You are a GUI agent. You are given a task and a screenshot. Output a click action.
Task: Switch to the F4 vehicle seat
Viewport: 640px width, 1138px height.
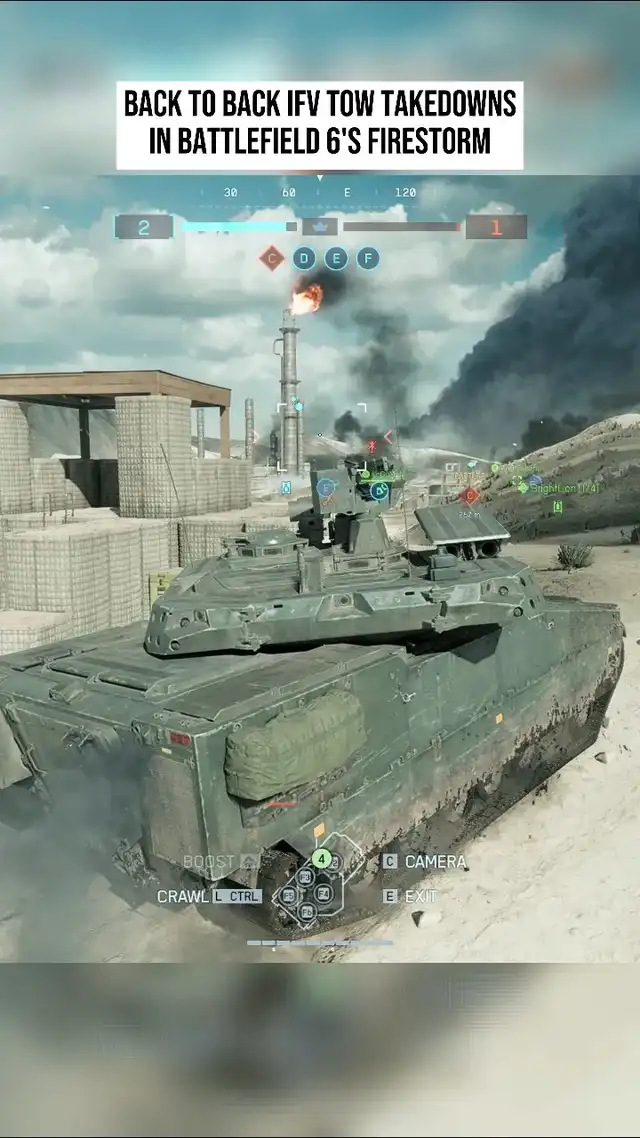tap(323, 893)
